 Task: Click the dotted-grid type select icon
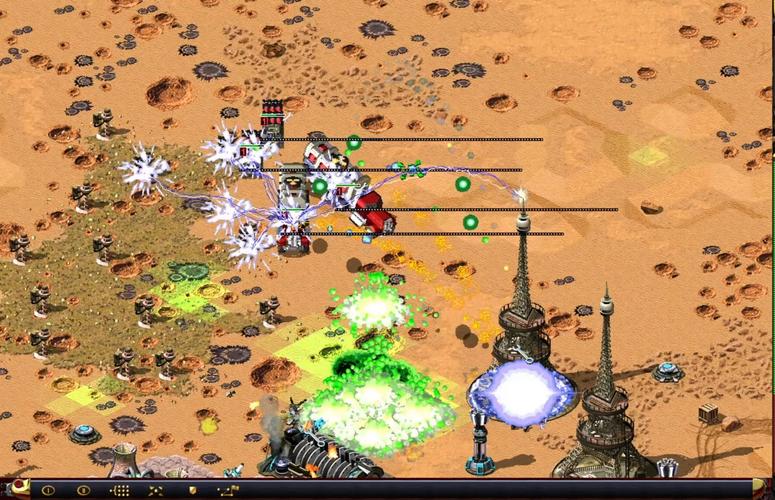[120, 491]
